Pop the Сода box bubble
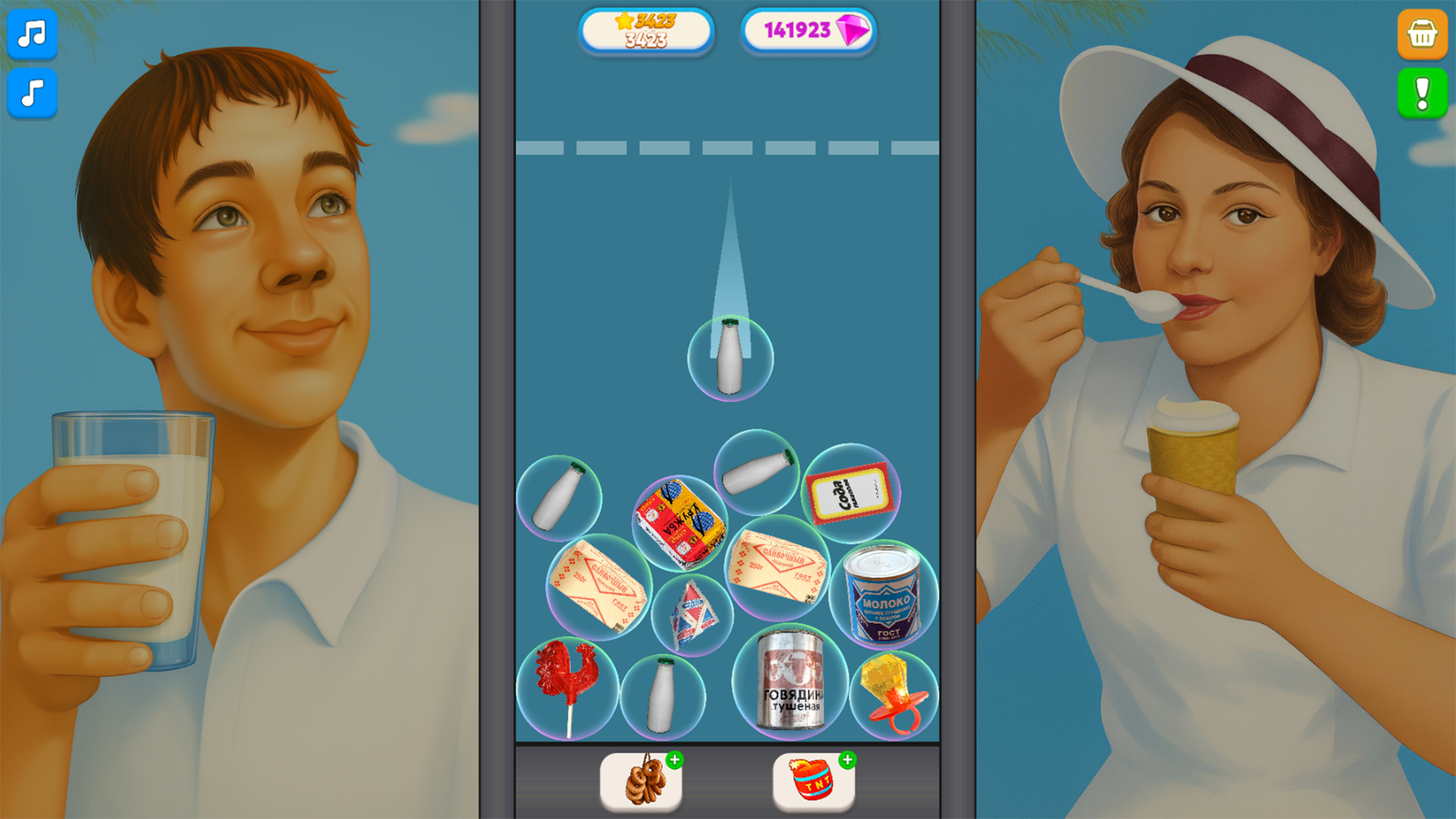 coord(849,493)
